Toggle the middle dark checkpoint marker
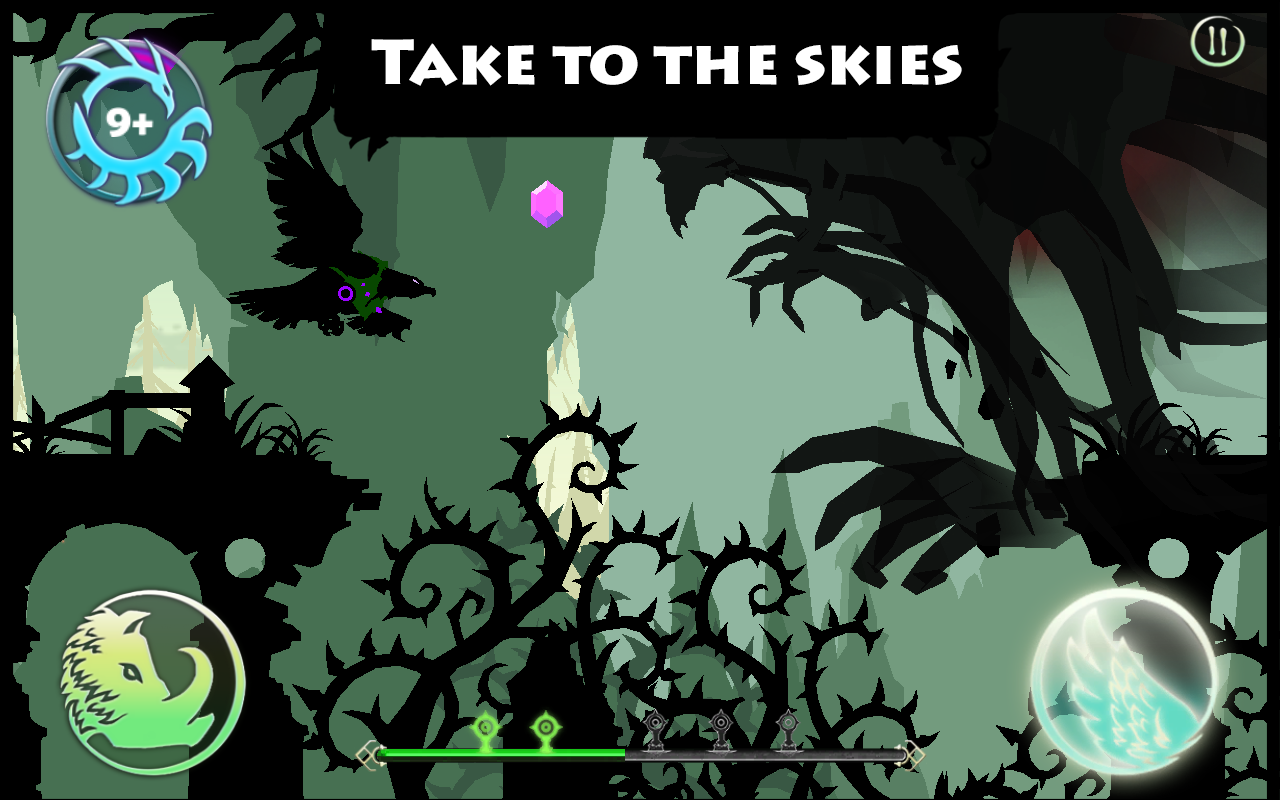Screen dimensions: 1280x800 tap(722, 723)
